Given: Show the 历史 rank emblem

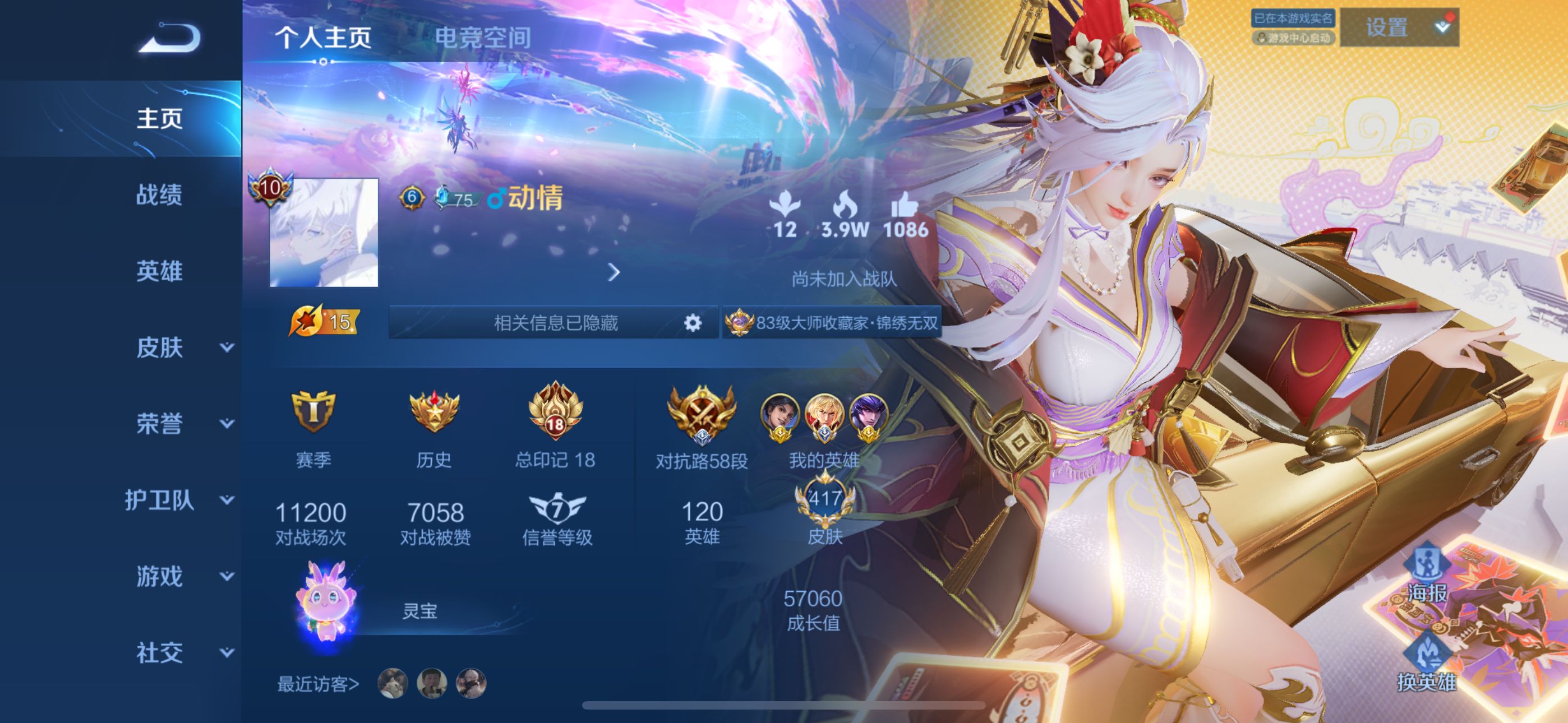Looking at the screenshot, I should coord(434,427).
